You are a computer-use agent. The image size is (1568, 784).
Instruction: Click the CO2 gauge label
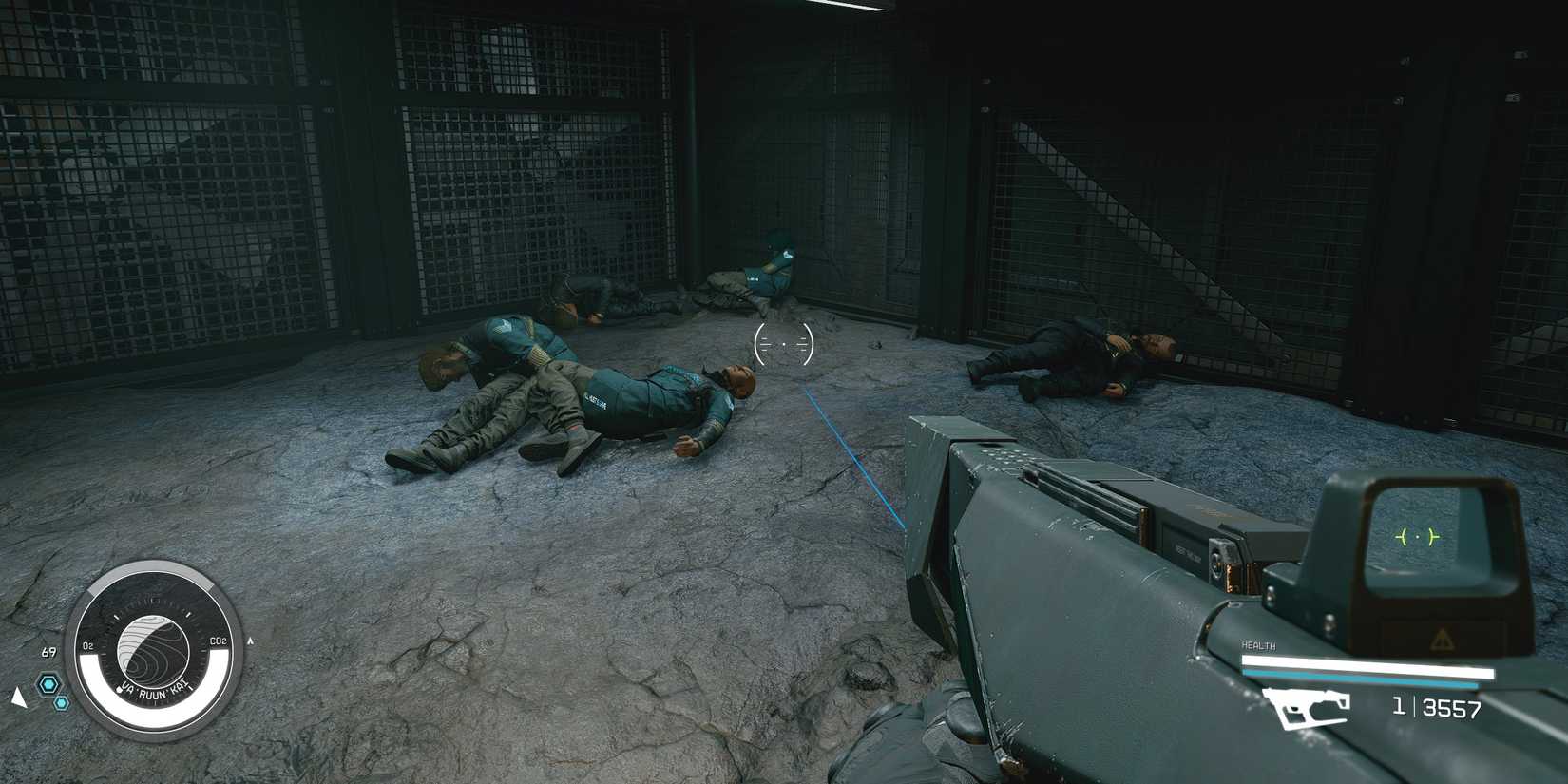click(x=220, y=641)
